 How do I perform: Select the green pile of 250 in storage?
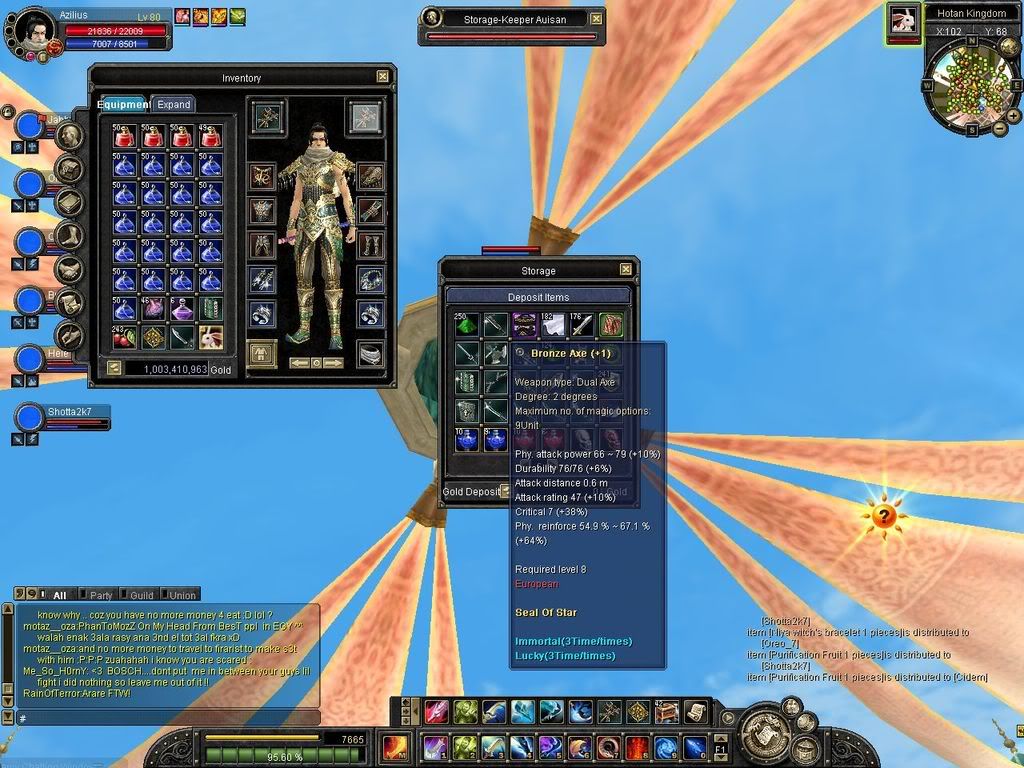(467, 325)
